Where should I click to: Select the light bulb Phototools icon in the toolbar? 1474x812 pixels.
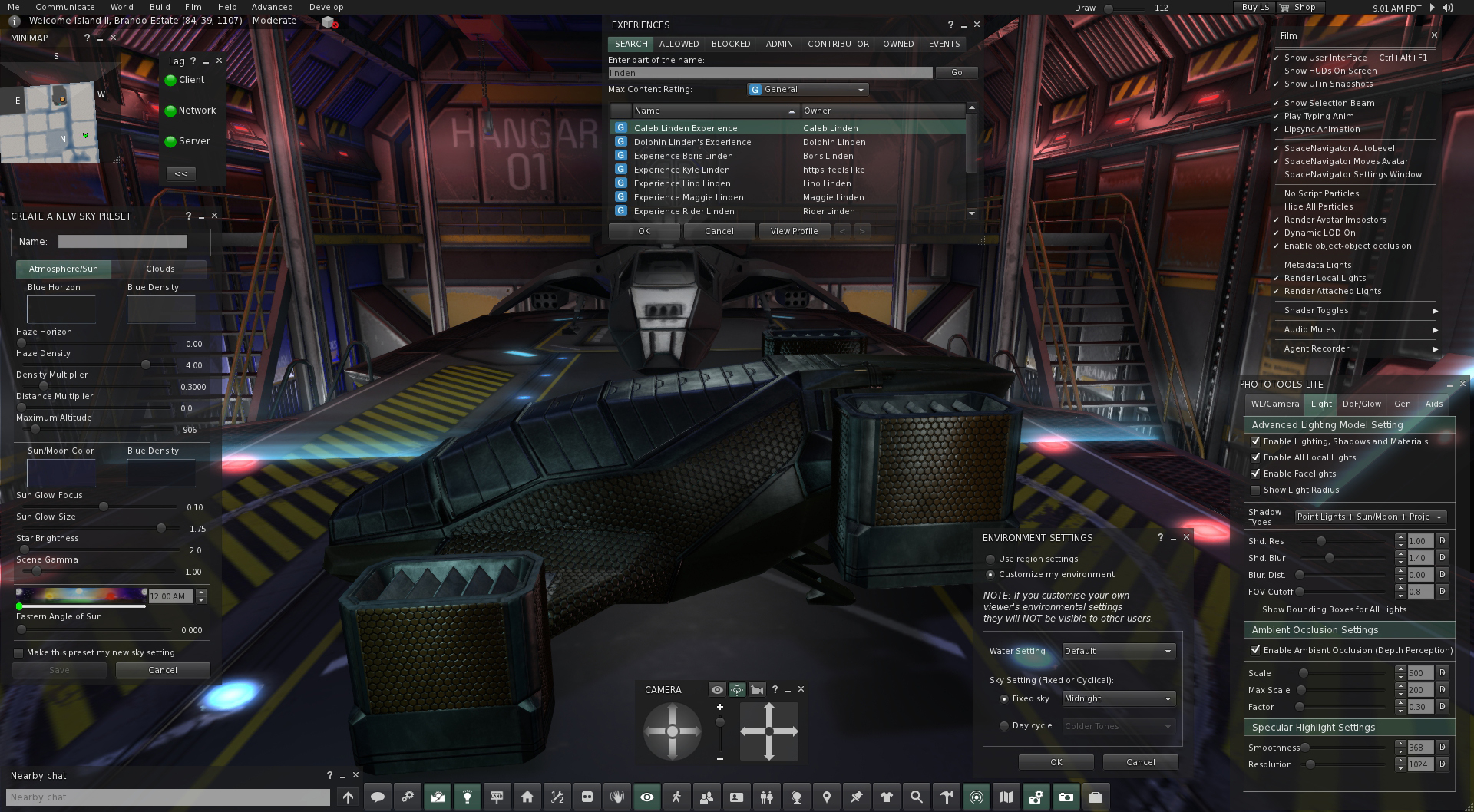468,796
